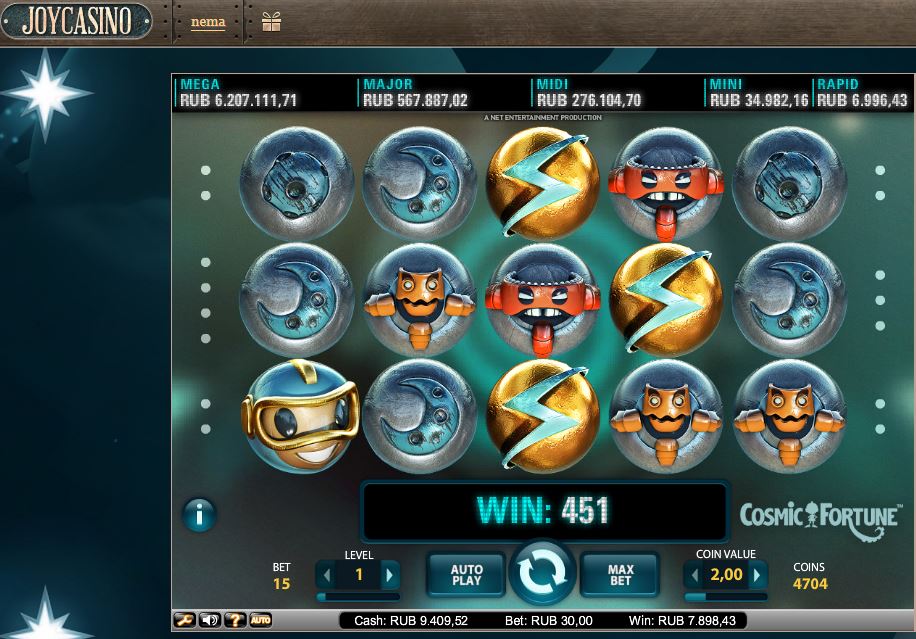Toggle sound with the speaker icon
Viewport: 916px width, 639px height.
click(x=209, y=620)
